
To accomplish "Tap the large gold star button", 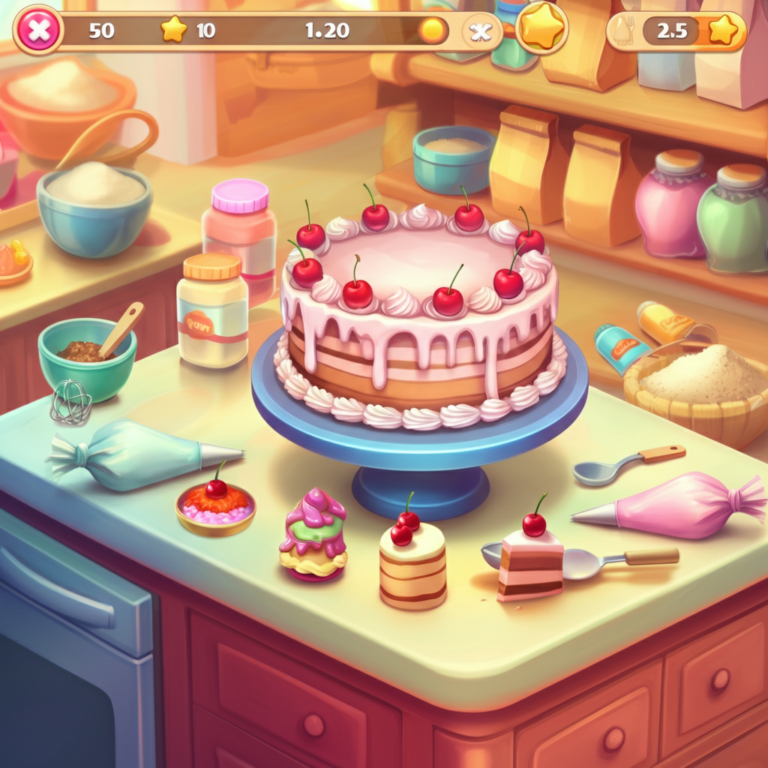I will coord(542,28).
